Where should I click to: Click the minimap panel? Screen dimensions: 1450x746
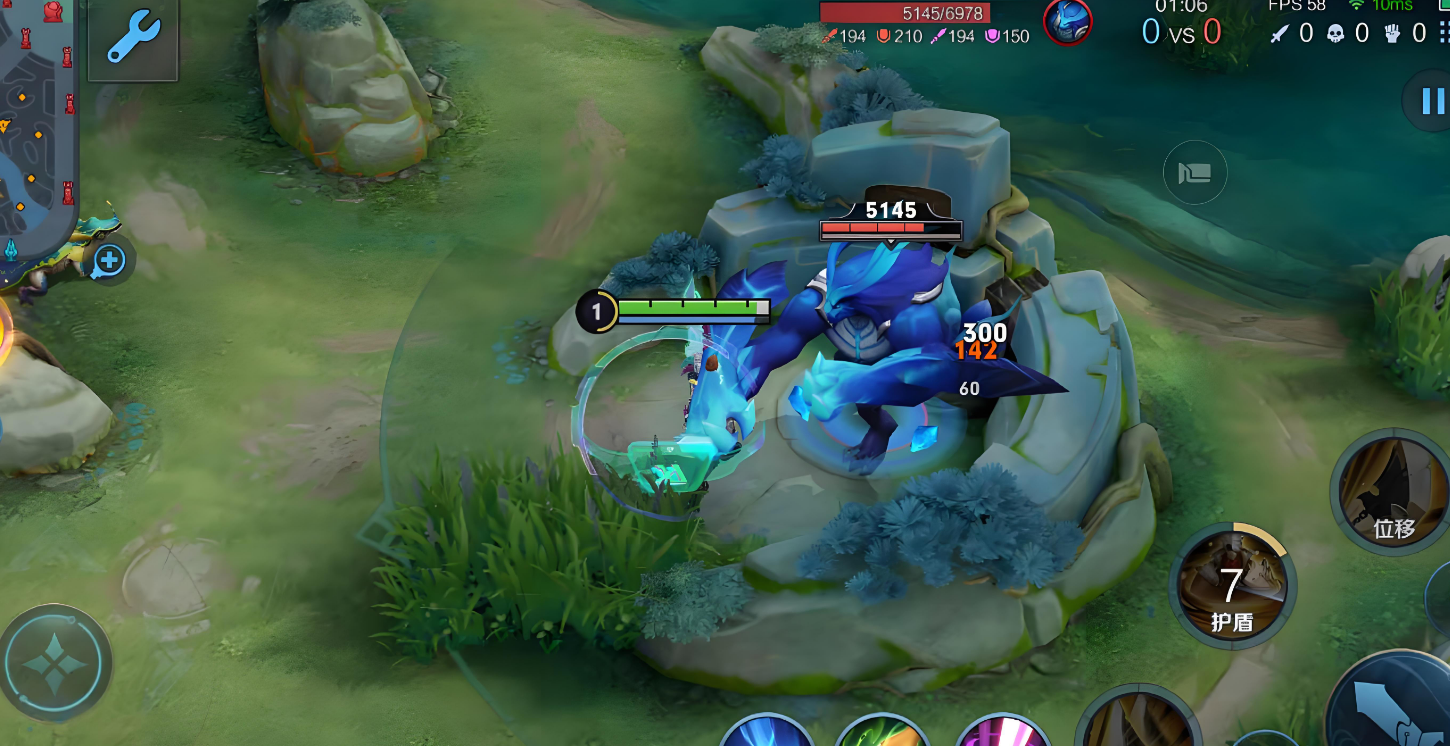click(x=35, y=120)
